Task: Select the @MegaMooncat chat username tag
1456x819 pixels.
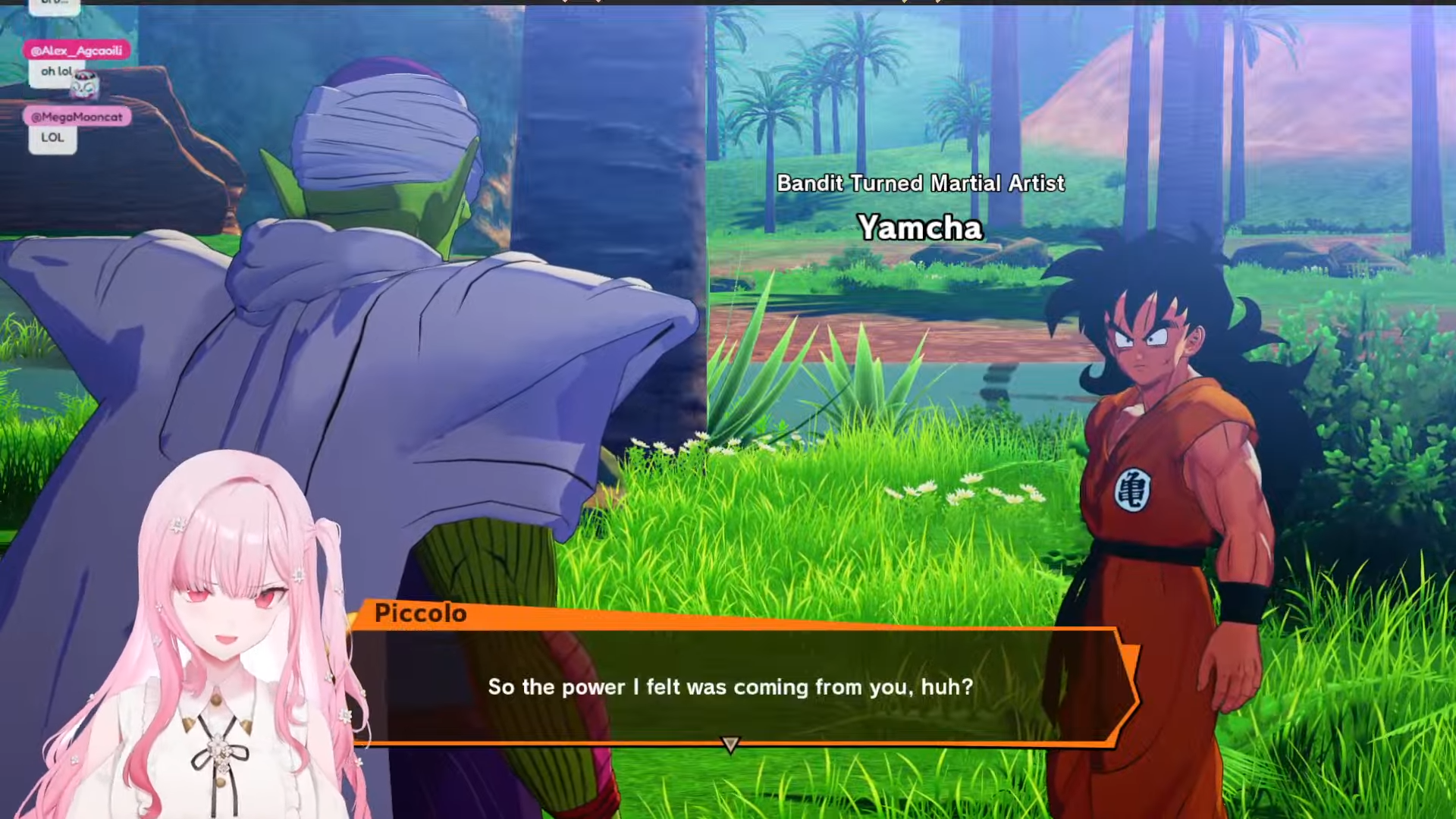Action: coord(77,117)
